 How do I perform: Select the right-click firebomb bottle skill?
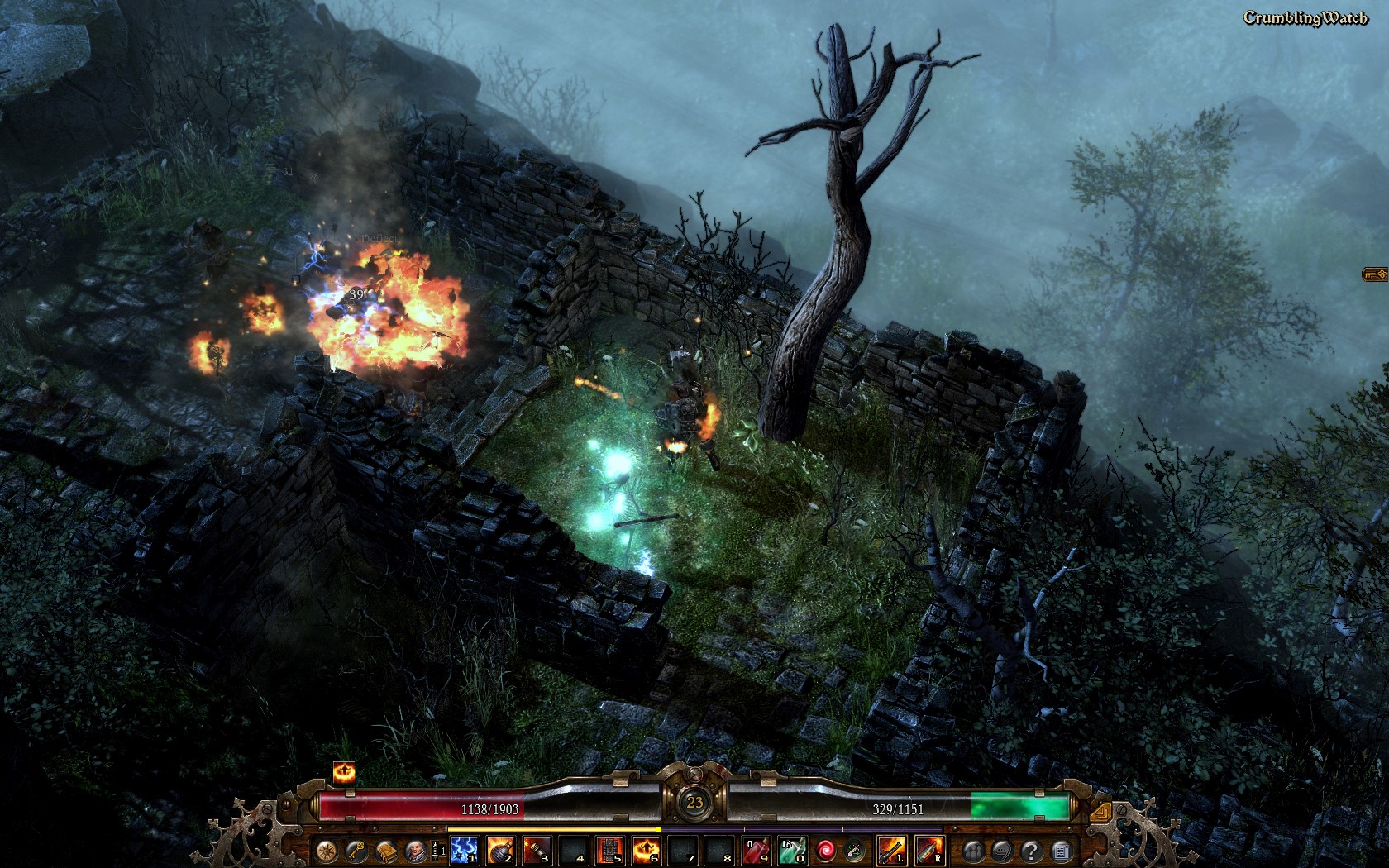[x=928, y=850]
